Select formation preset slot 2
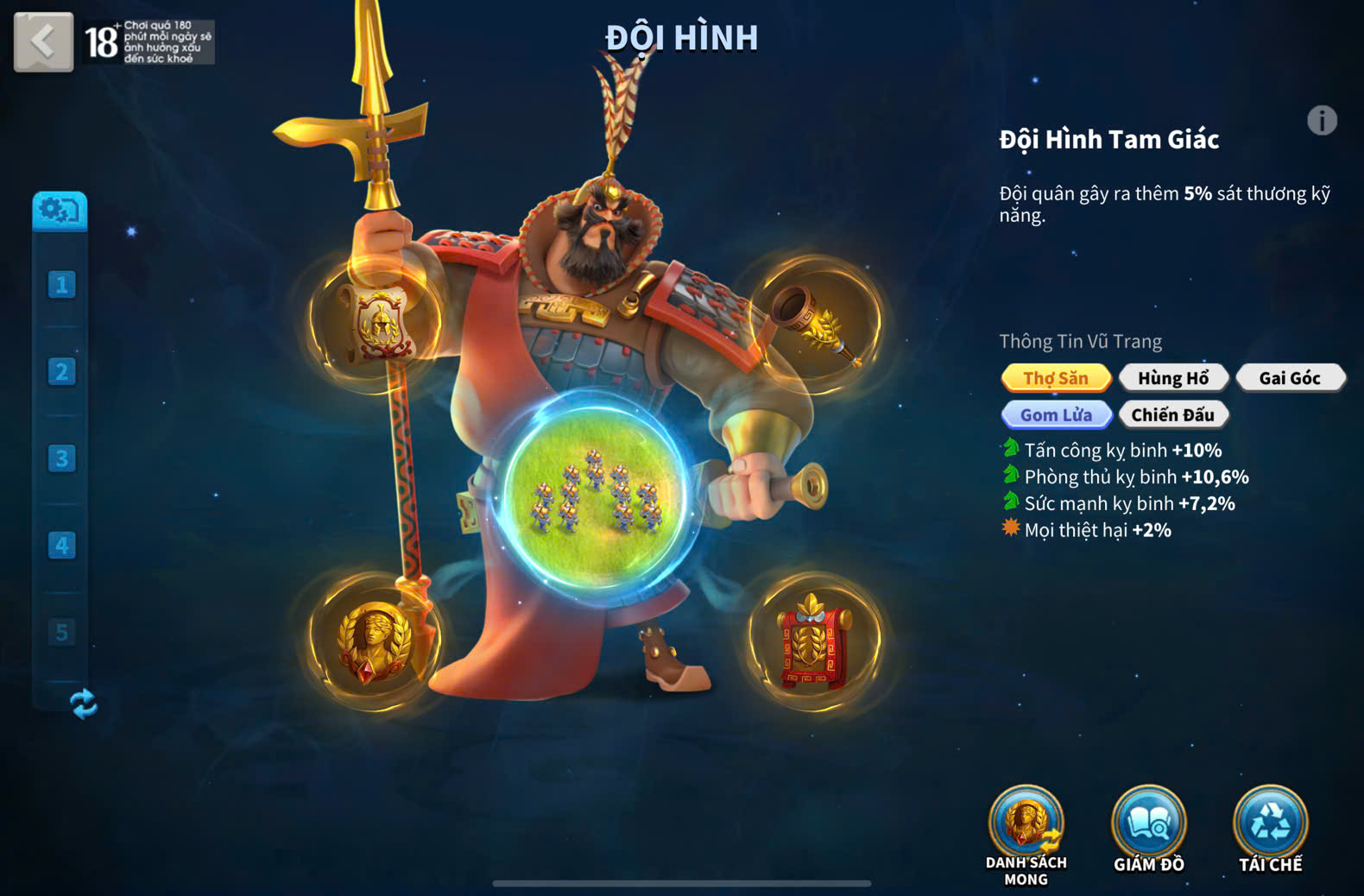 (61, 372)
